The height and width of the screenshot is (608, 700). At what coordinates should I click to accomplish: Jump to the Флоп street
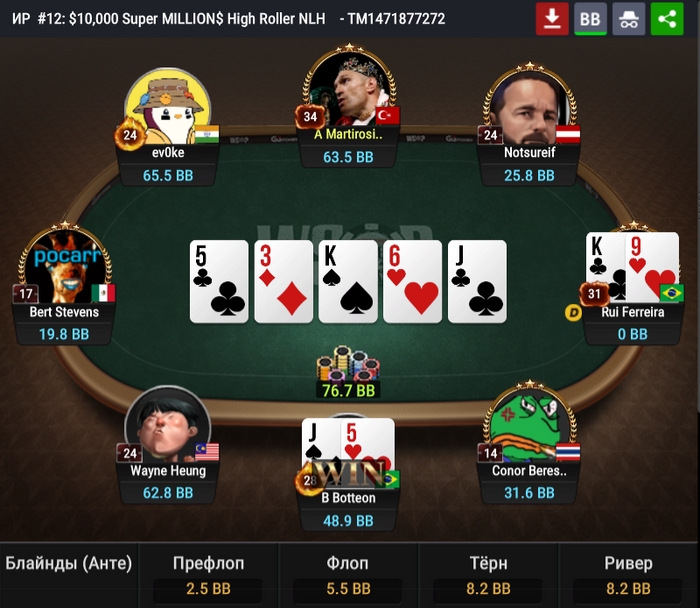tap(348, 576)
